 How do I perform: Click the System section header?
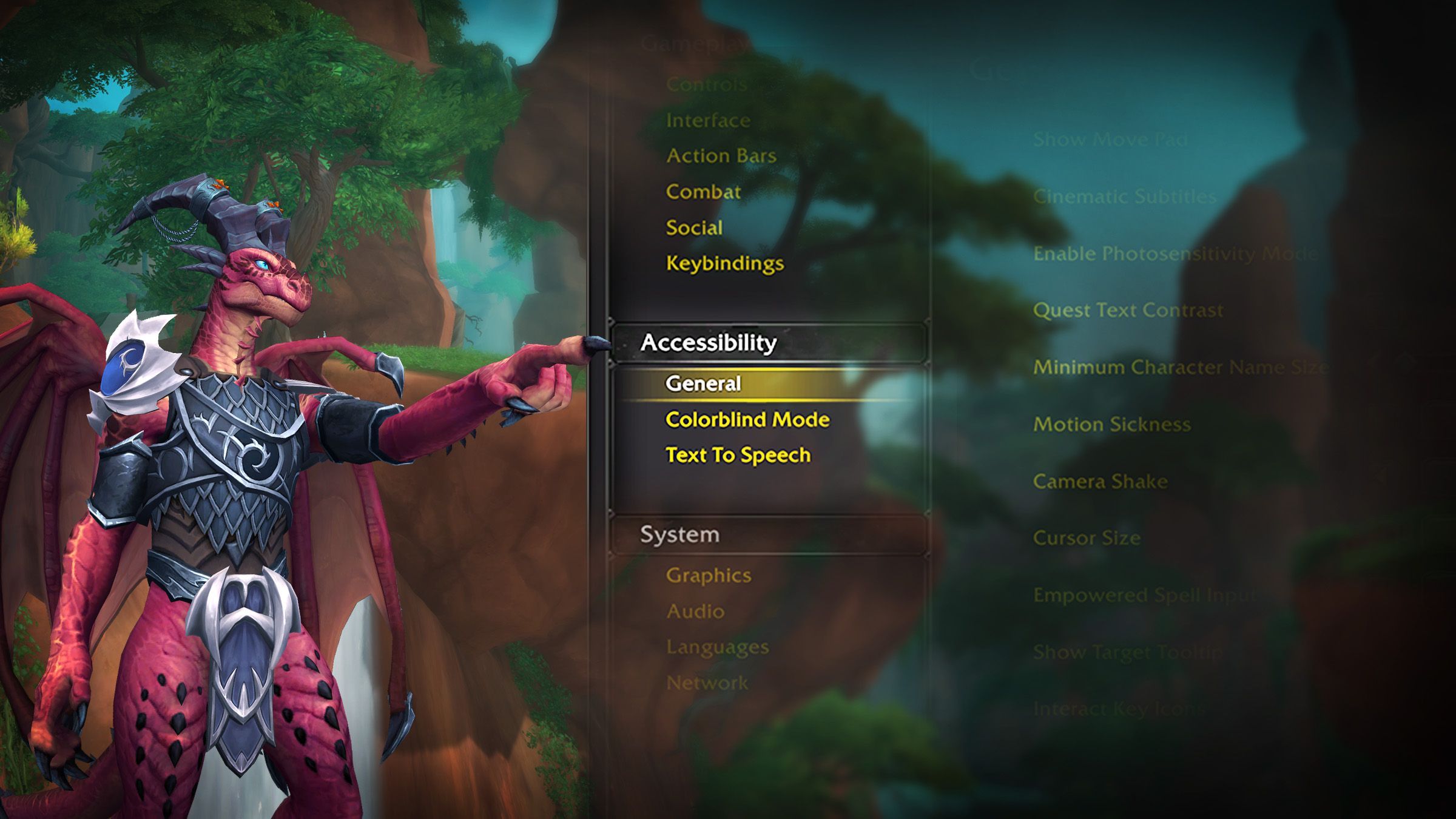pos(679,534)
